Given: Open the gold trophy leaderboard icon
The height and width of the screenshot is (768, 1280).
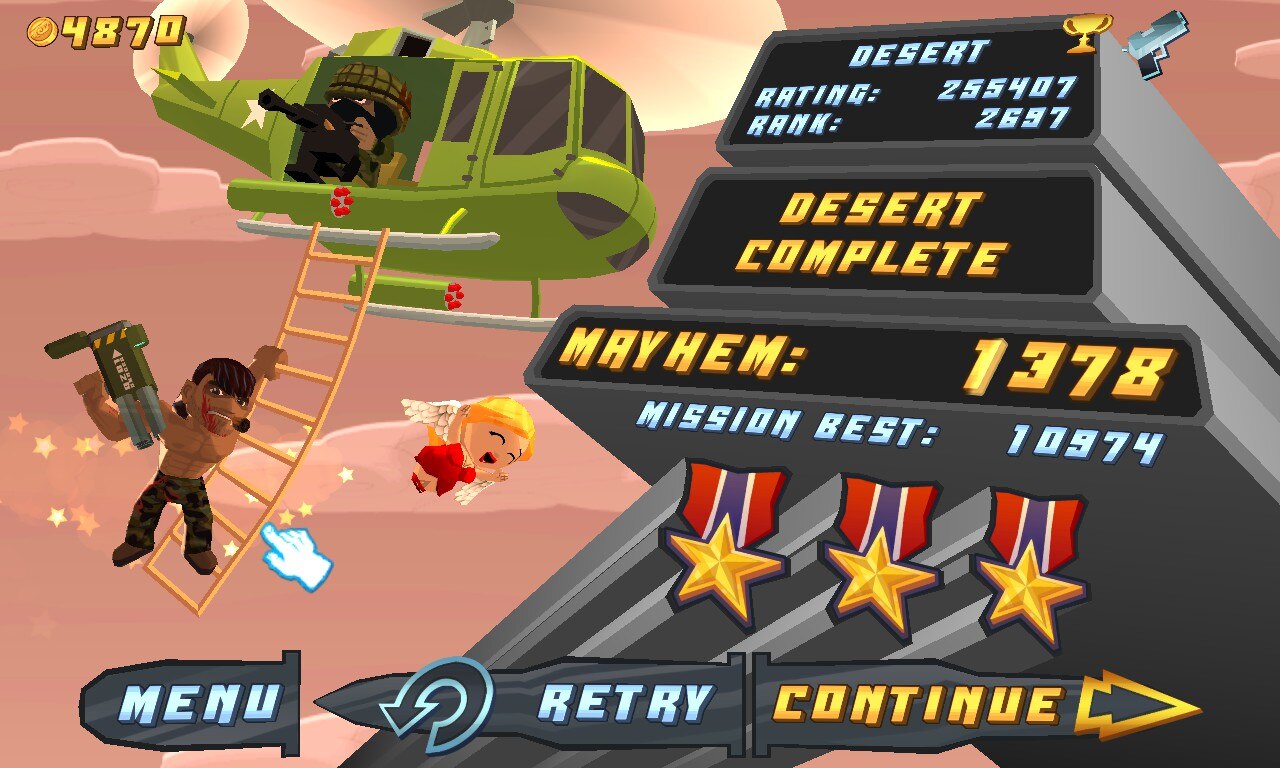Looking at the screenshot, I should tap(1081, 33).
